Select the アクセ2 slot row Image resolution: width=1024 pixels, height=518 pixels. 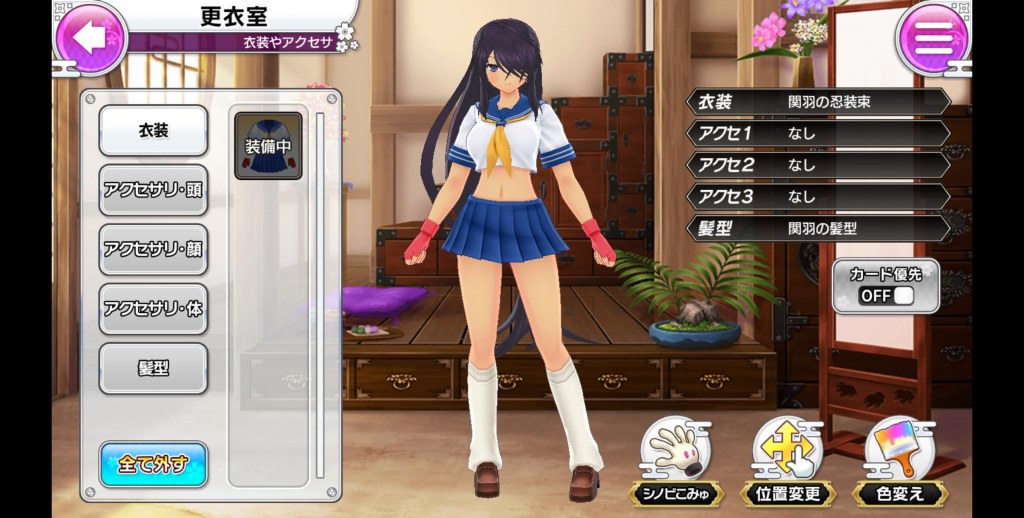(817, 165)
